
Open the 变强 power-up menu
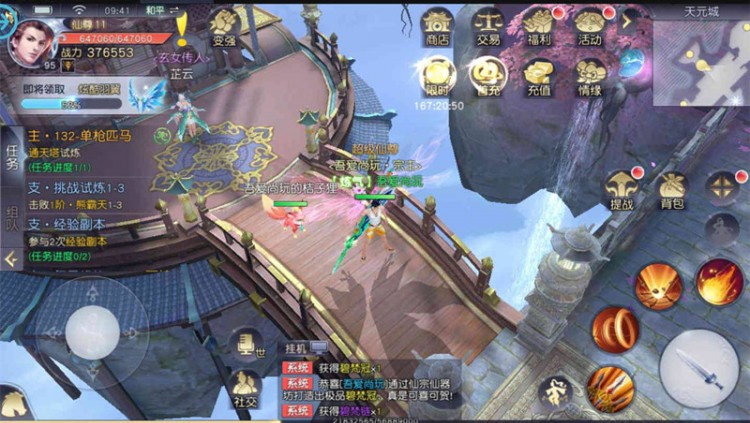pyautogui.click(x=224, y=28)
